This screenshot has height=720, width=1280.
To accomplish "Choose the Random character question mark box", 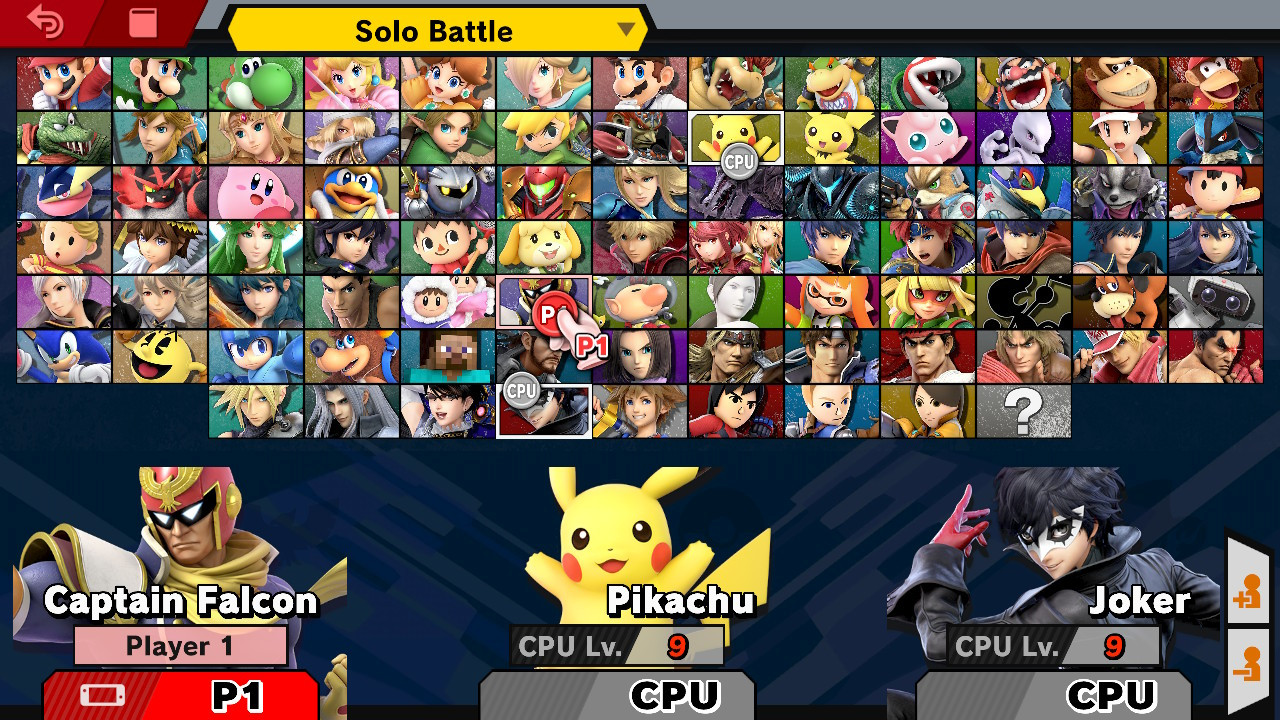I will pos(1026,409).
